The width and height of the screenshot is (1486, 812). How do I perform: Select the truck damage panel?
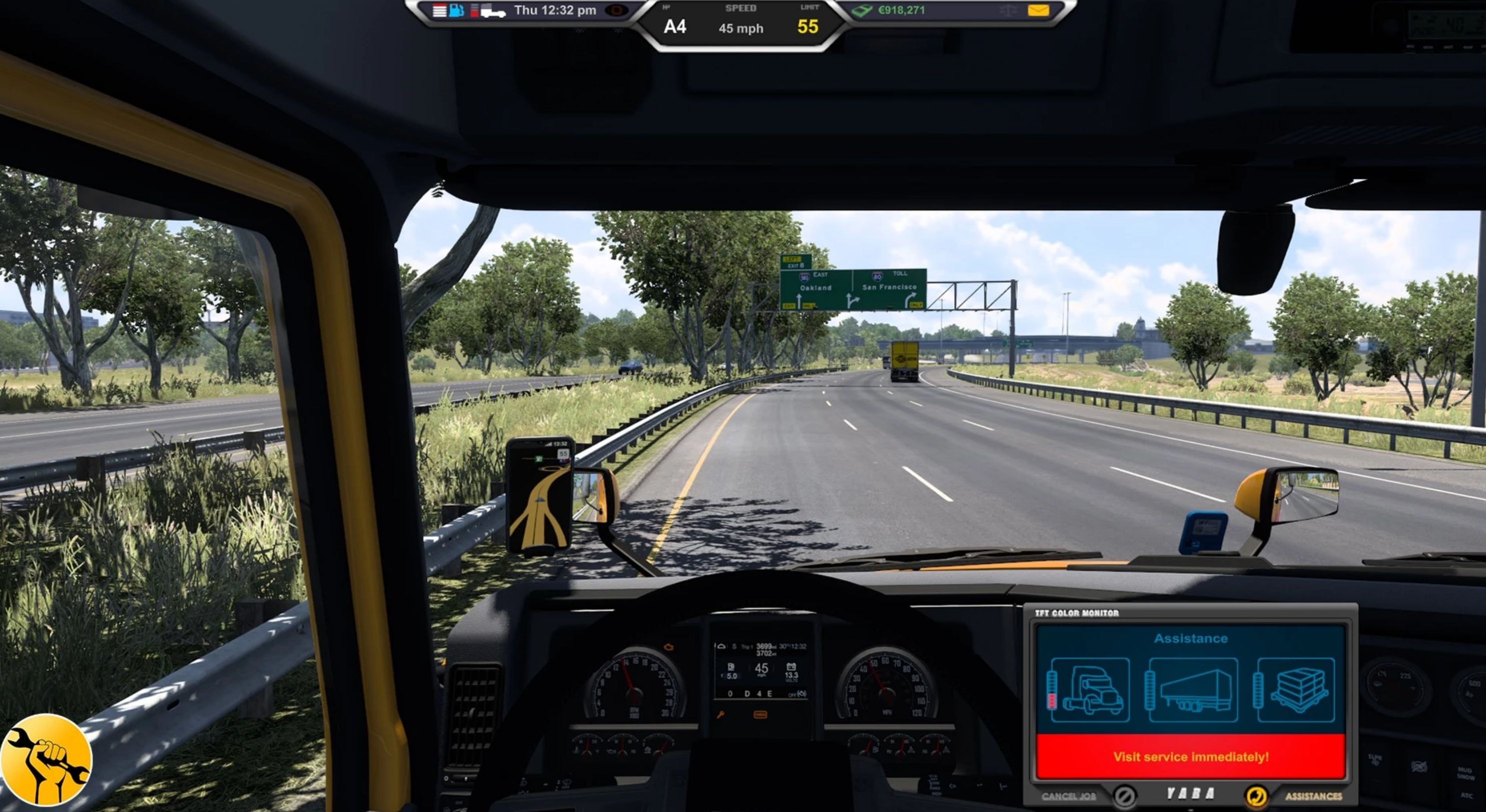tap(1090, 690)
